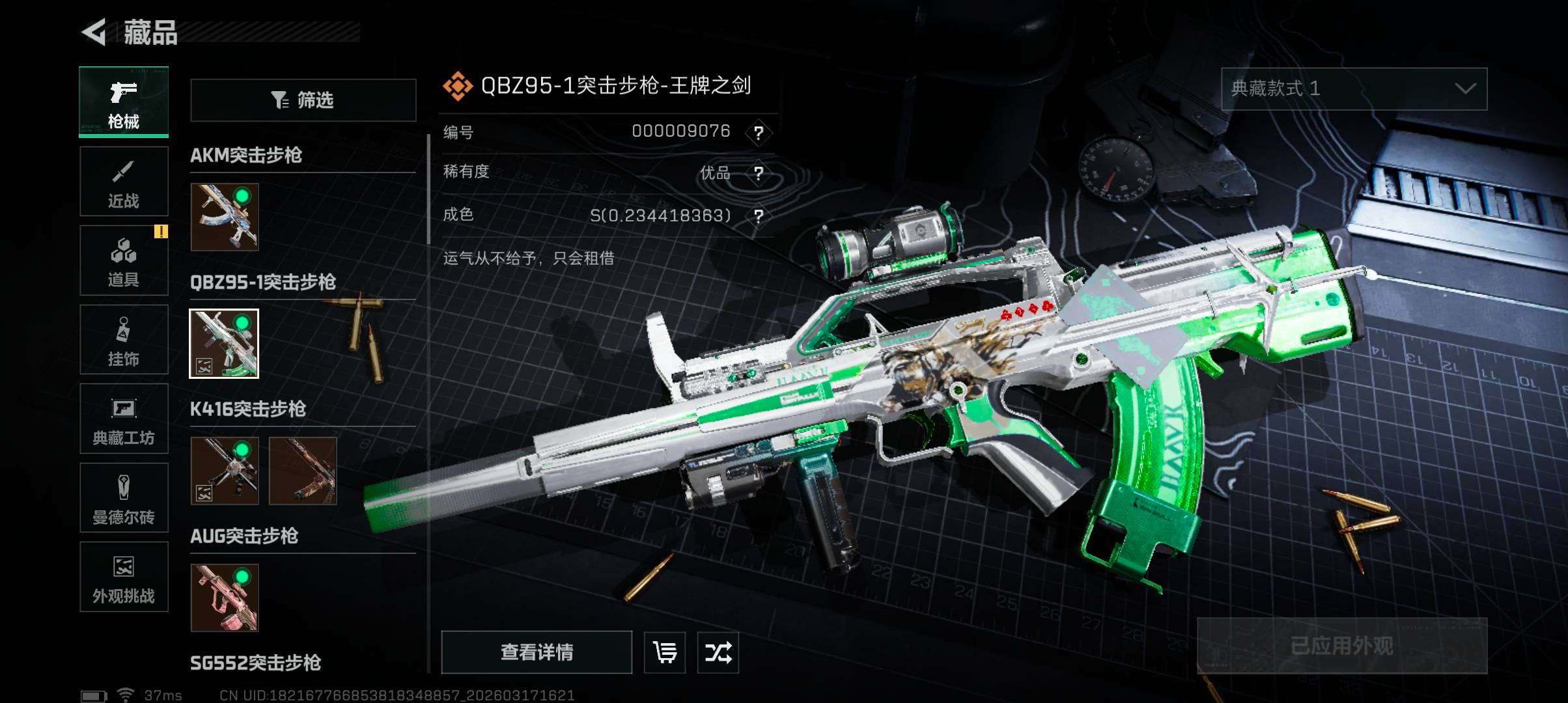
Task: Open the 外观挑战 appearance challenge tab
Action: pyautogui.click(x=124, y=577)
